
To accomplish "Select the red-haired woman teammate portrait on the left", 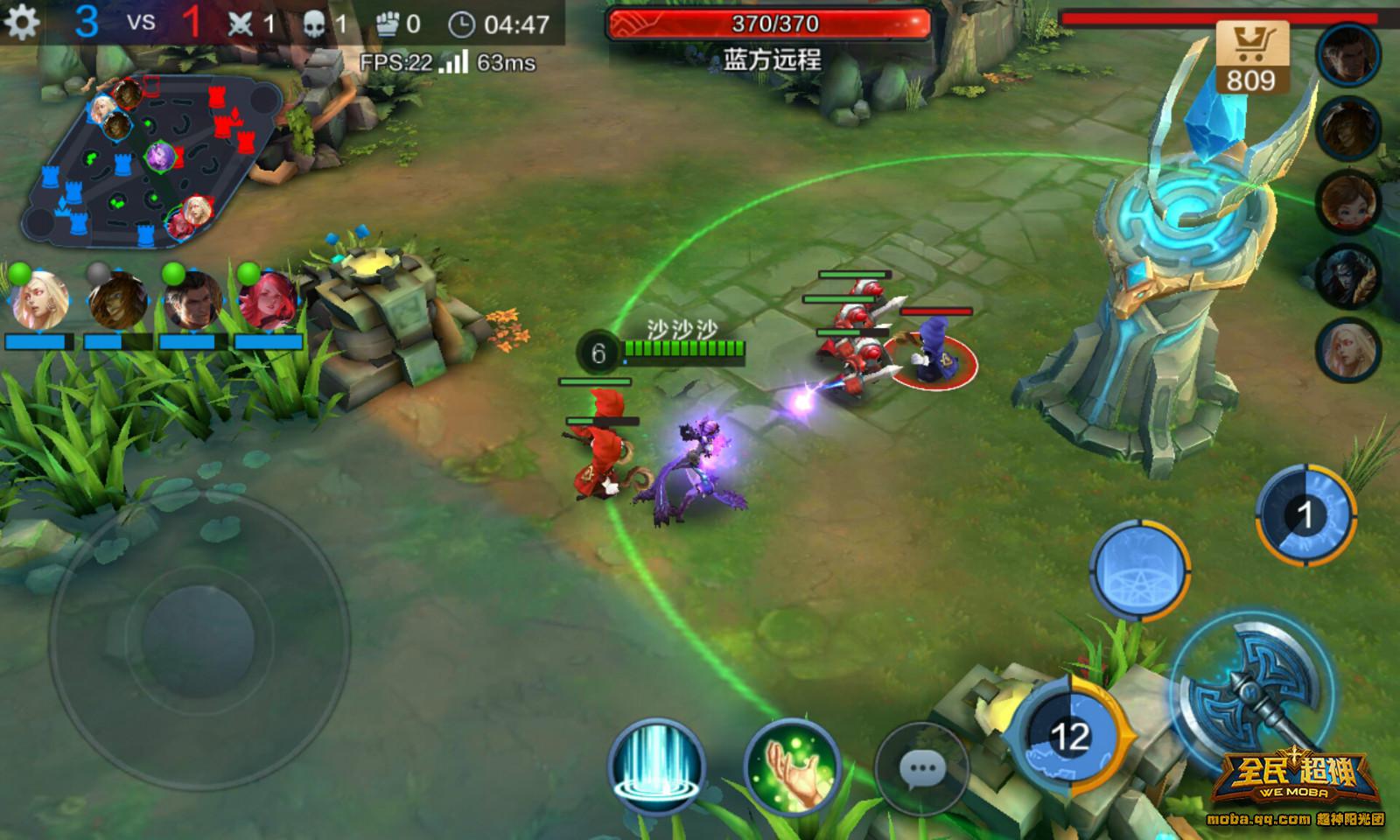I will 267,300.
